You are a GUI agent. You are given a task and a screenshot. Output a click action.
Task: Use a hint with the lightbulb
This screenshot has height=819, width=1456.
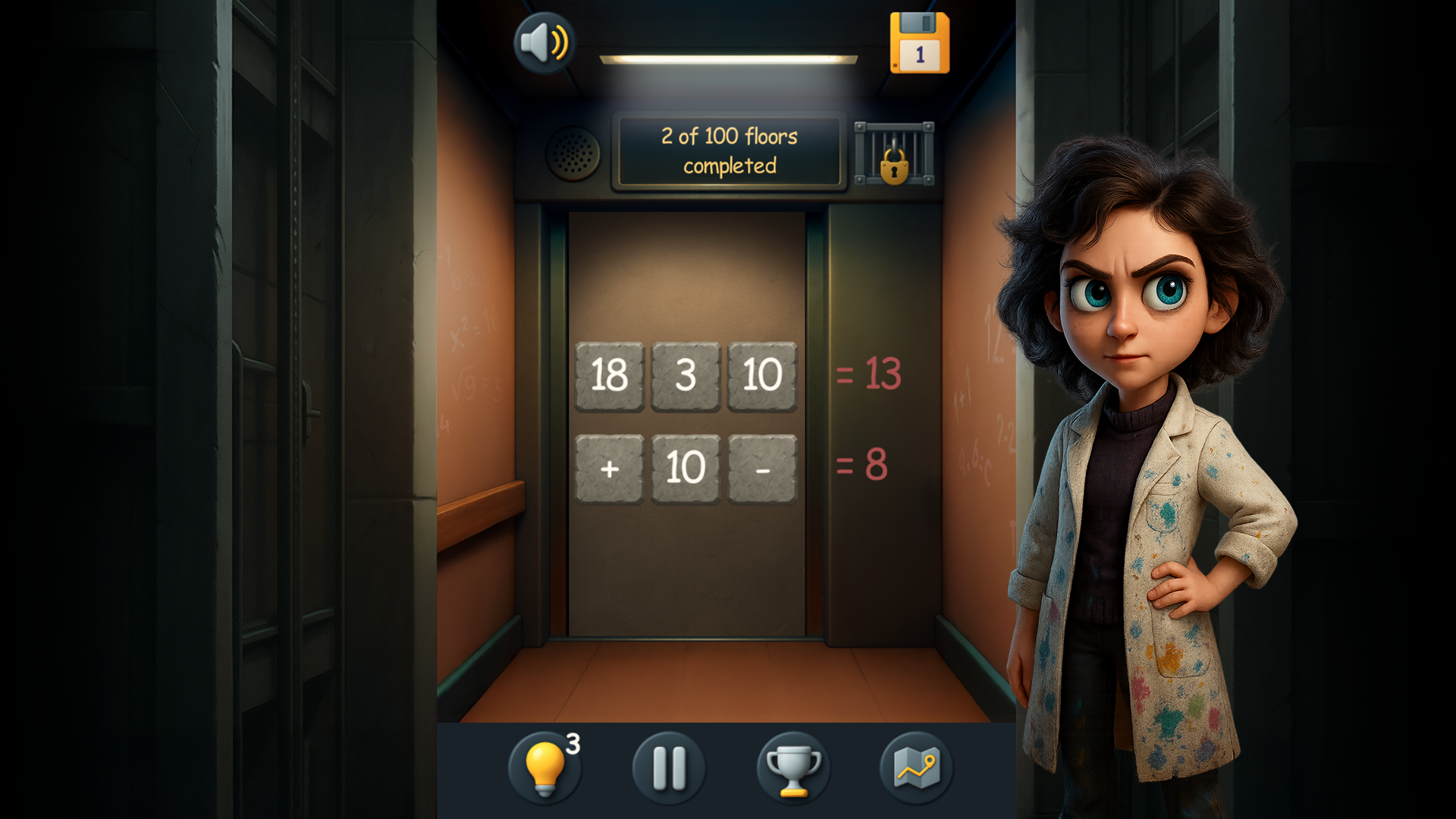tap(546, 768)
